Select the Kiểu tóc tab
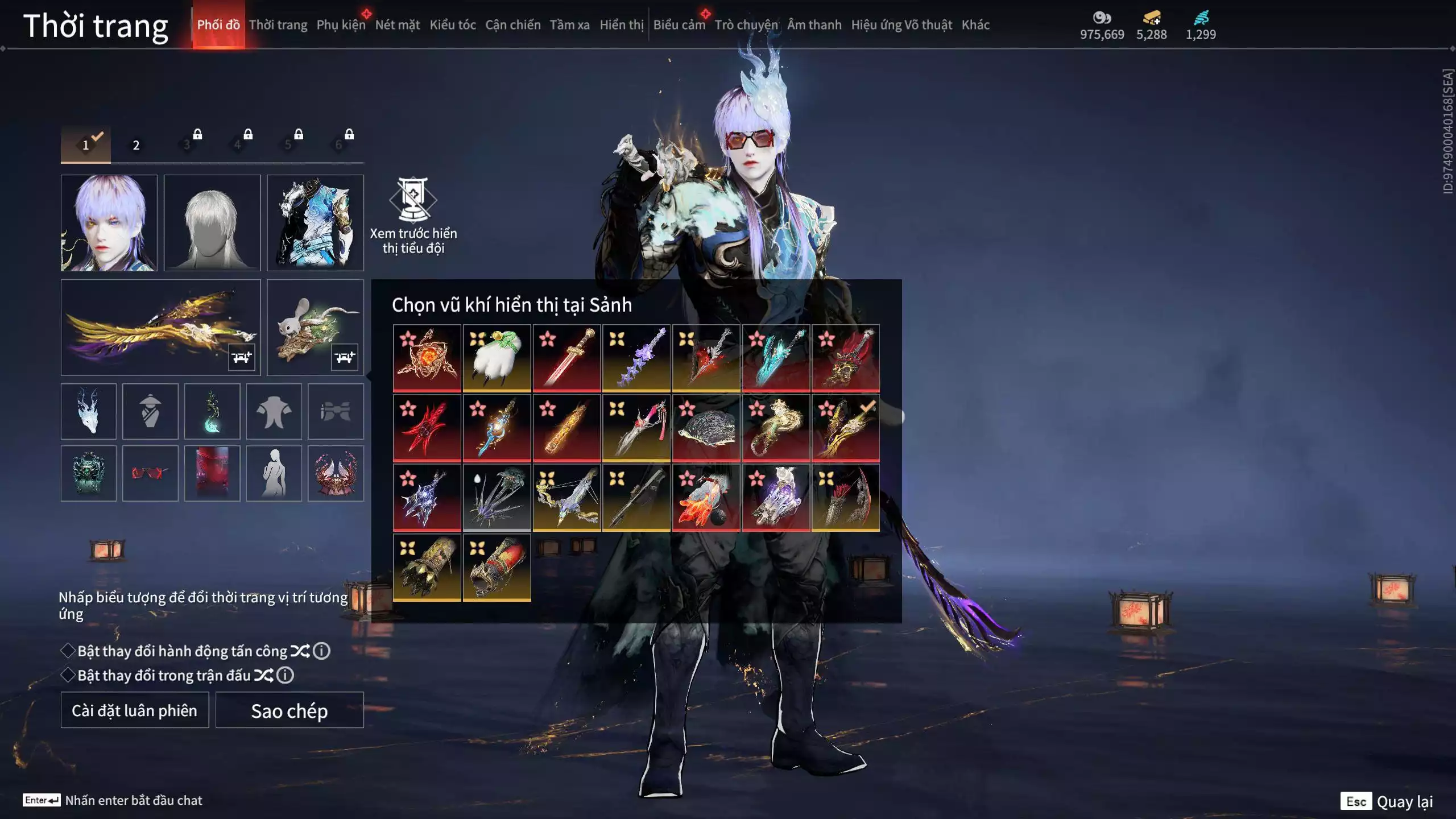Screen dimensions: 1456x819 (x=452, y=25)
